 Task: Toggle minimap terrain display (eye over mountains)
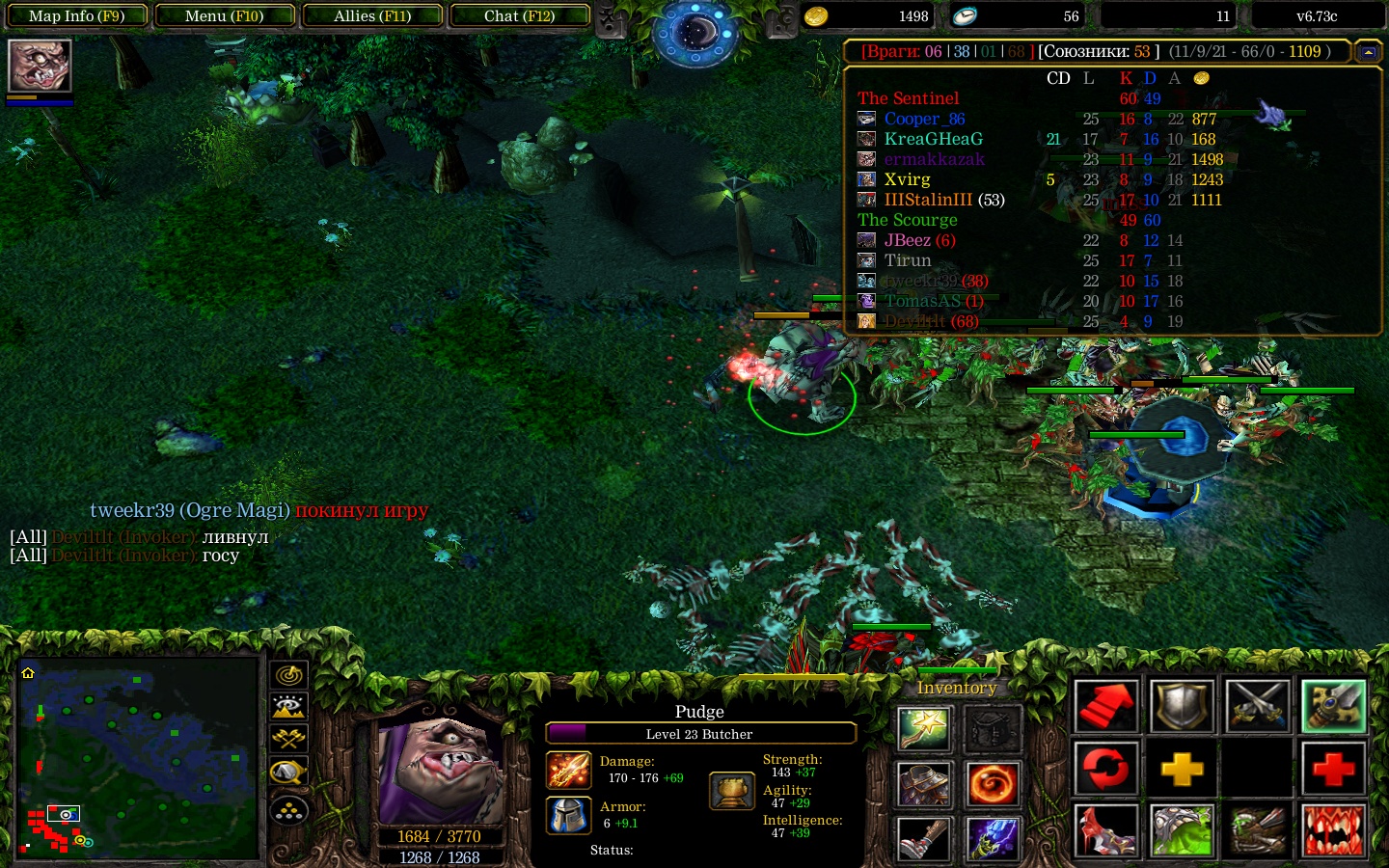(x=289, y=707)
